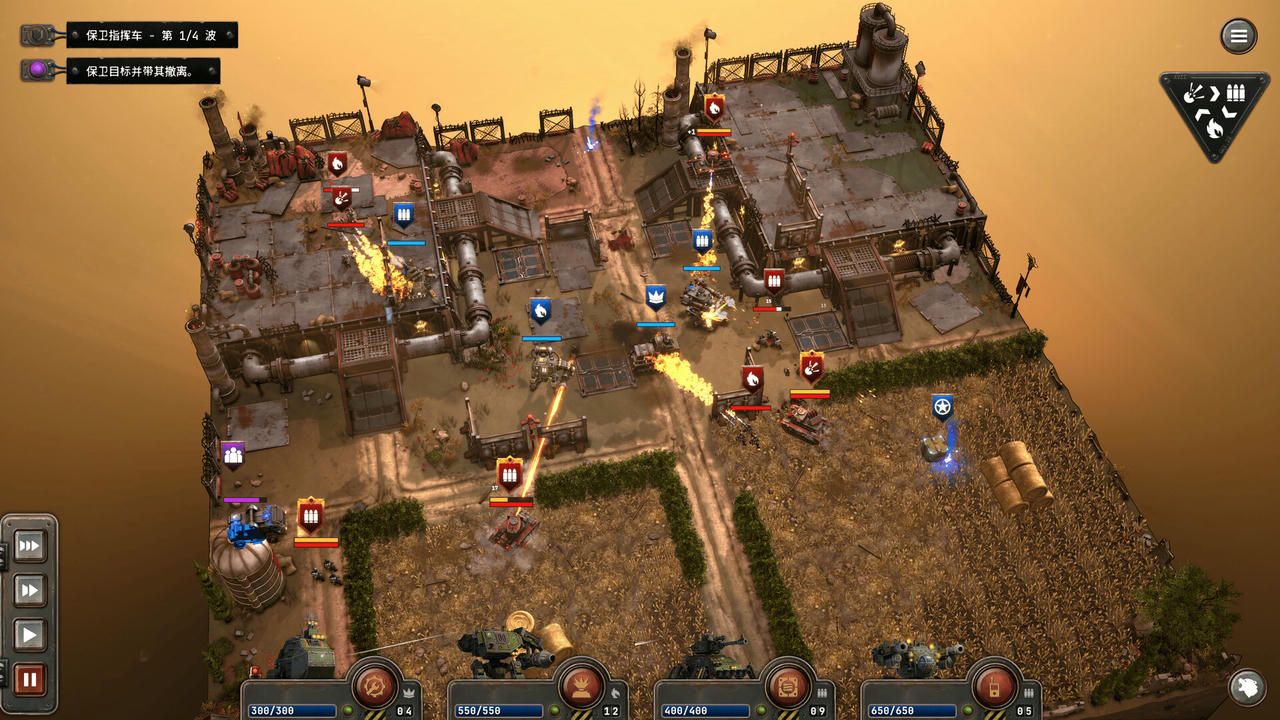Viewport: 1280px width, 720px height.
Task: Activate double-speed playback button
Action: point(28,589)
